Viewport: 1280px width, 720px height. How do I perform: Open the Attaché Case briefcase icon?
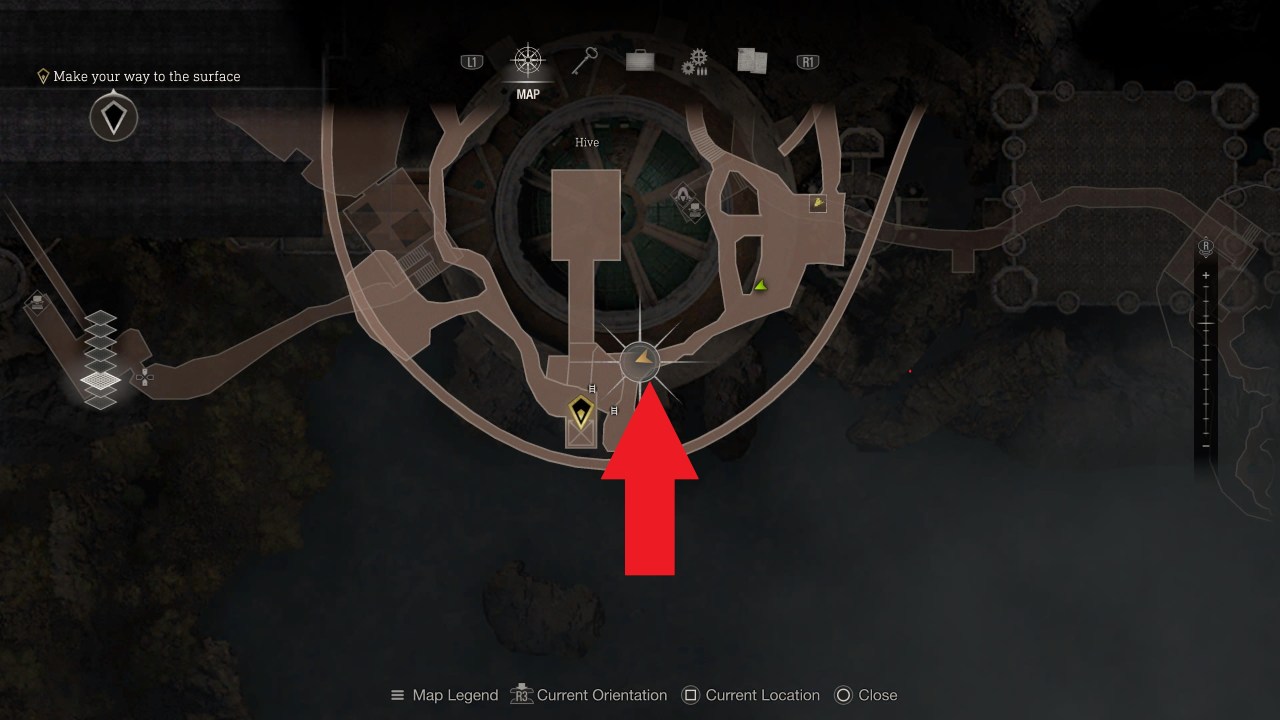click(639, 60)
